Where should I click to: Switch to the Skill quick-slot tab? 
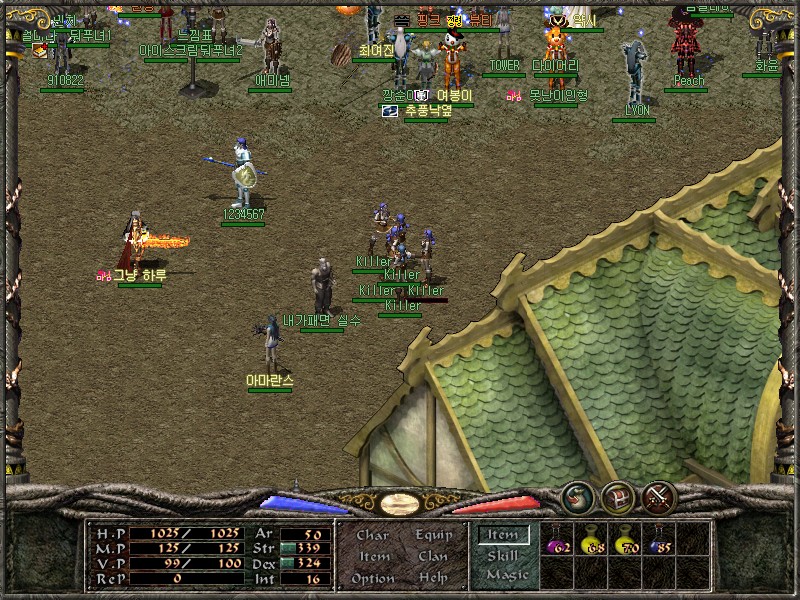(503, 556)
